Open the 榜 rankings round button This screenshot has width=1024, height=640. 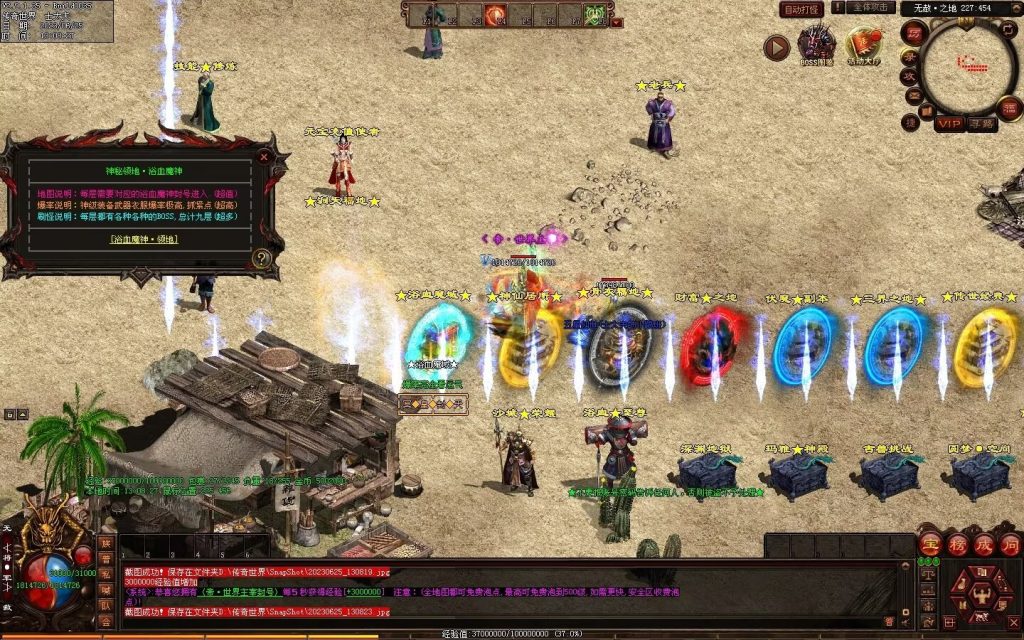(x=957, y=545)
